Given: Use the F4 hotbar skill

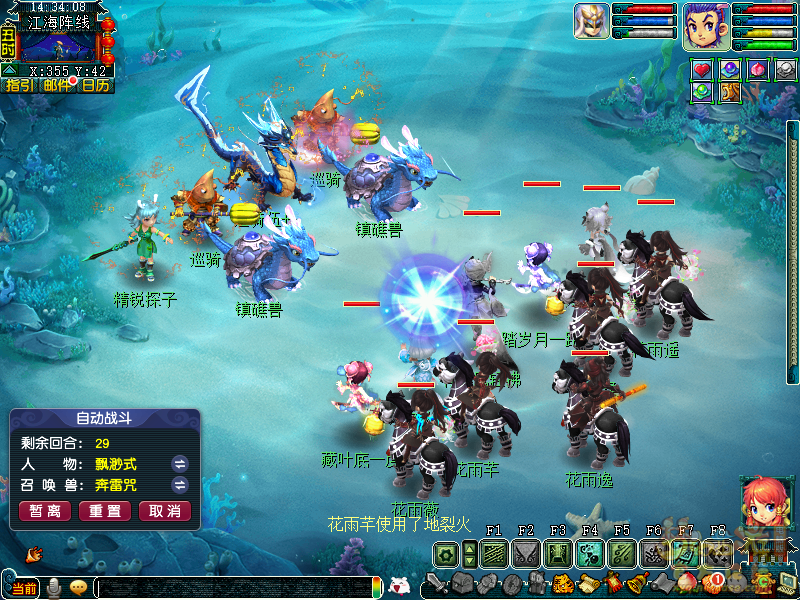Looking at the screenshot, I should 590,554.
